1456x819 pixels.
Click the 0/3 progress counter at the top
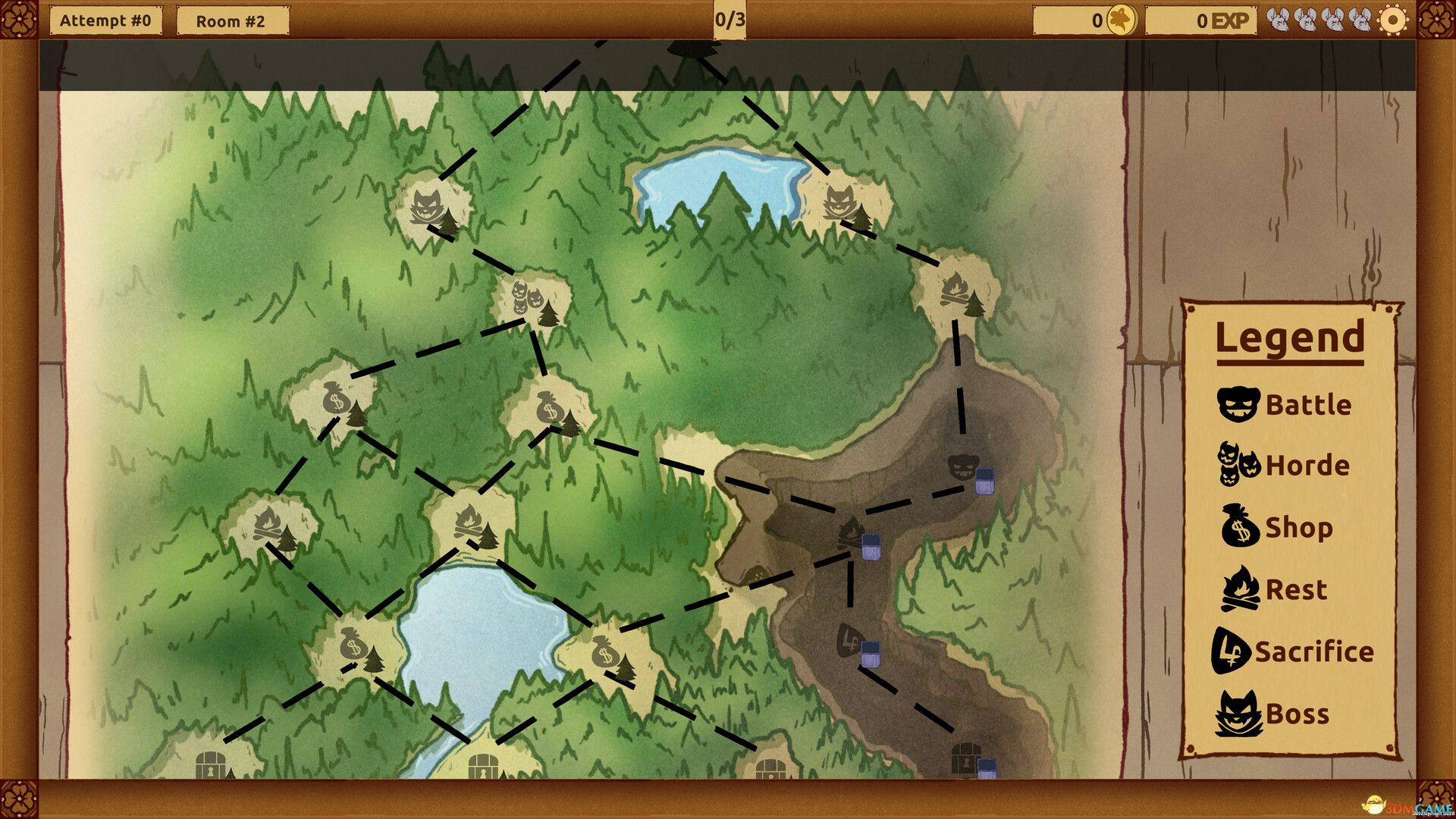click(x=730, y=20)
